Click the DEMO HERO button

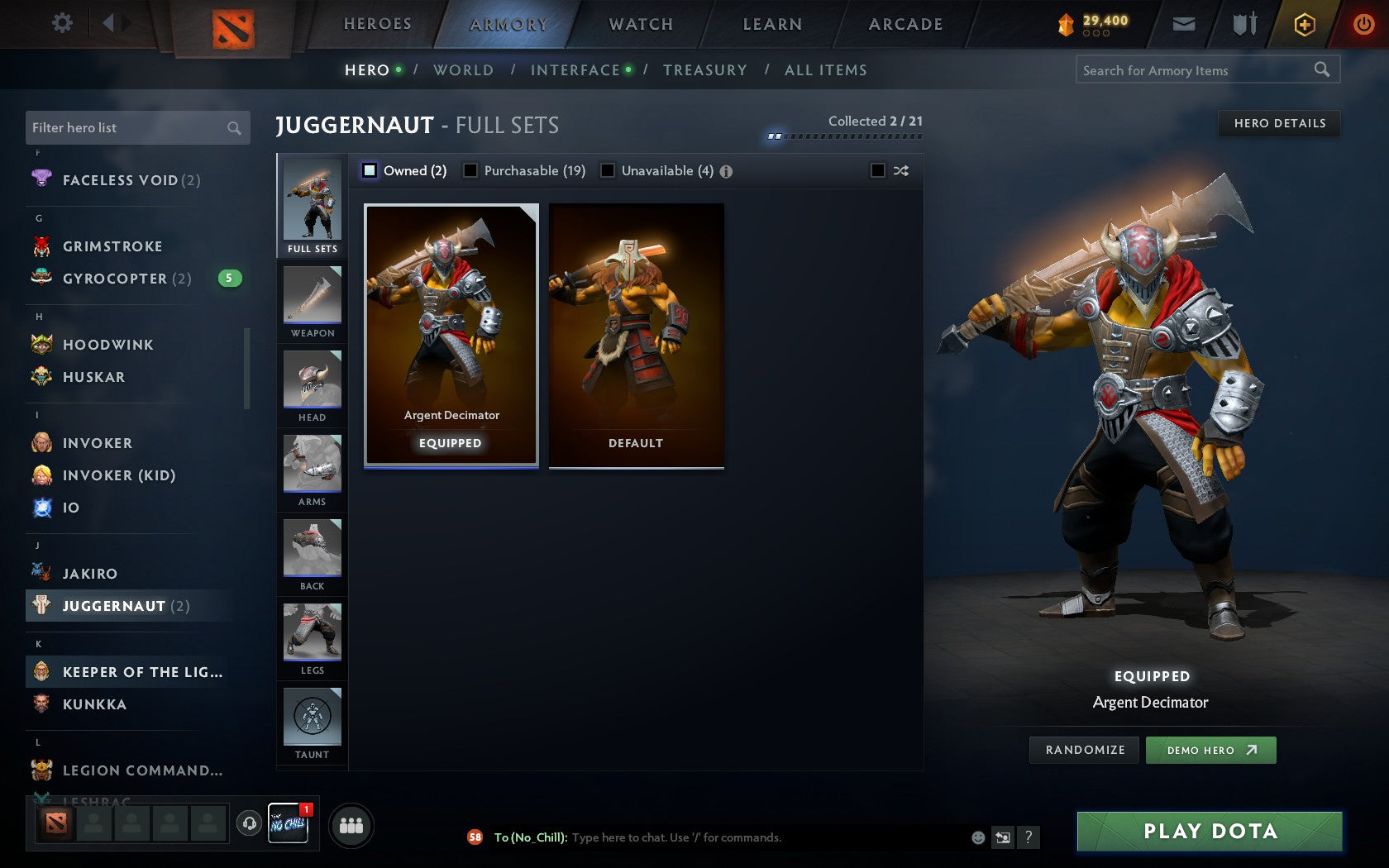pyautogui.click(x=1210, y=750)
